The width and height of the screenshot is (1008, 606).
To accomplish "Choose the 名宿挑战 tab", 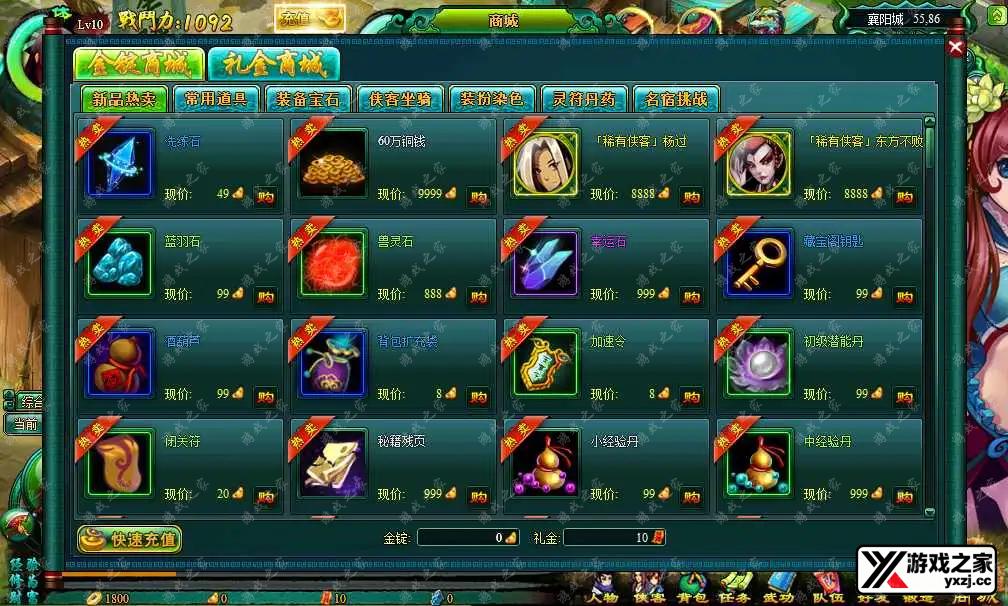I will [676, 99].
